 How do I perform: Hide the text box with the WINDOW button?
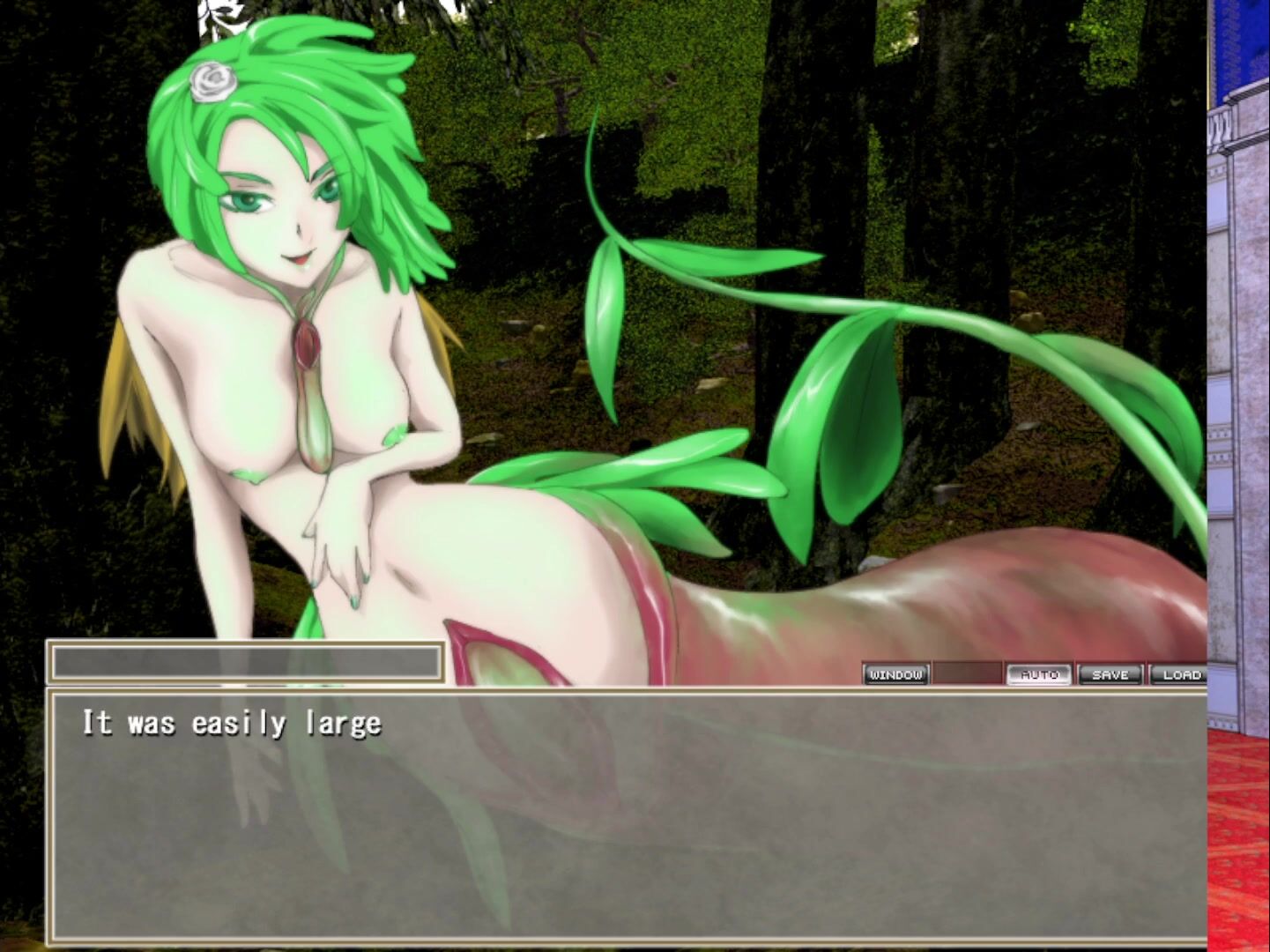click(895, 674)
